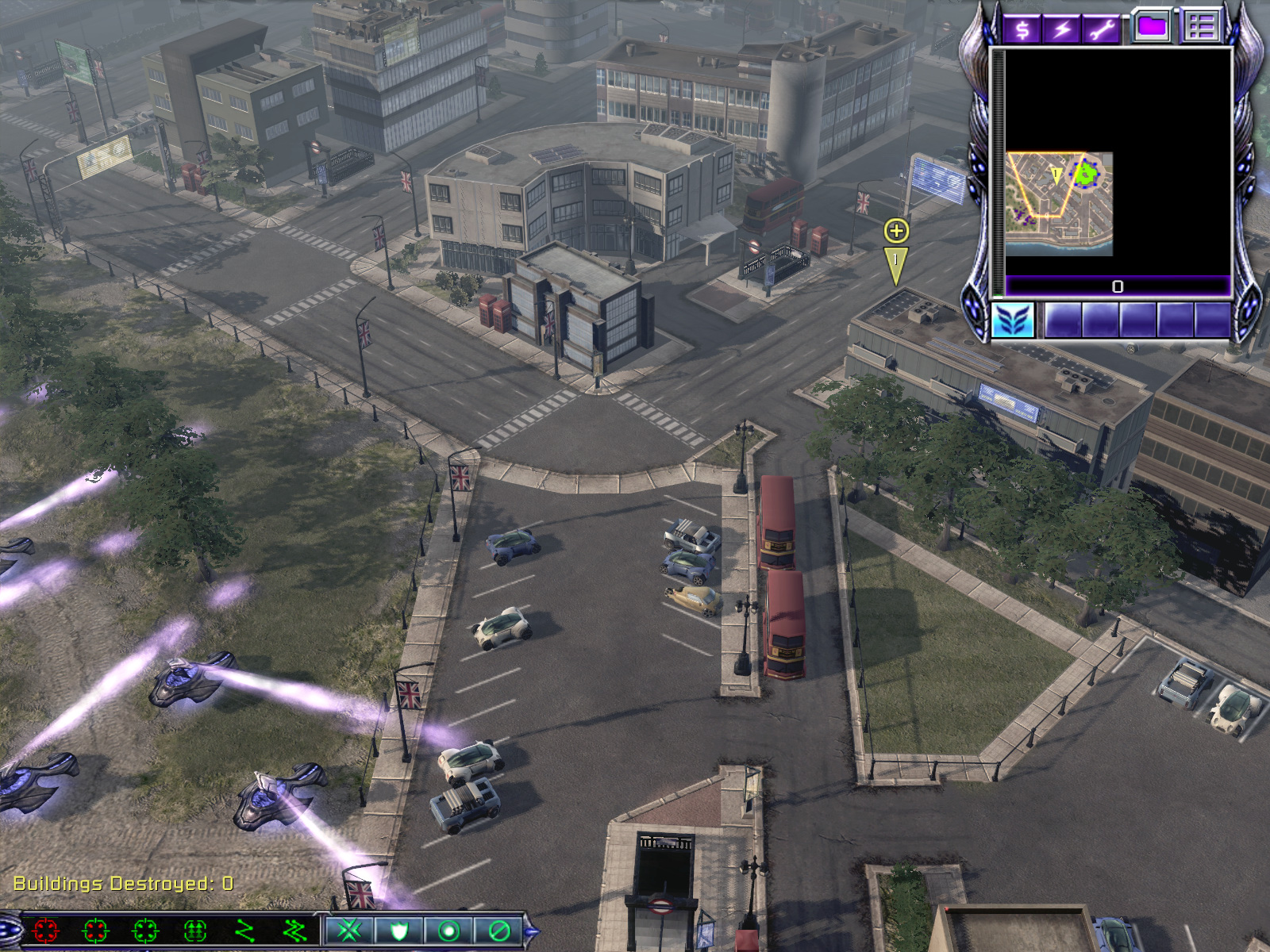Open the purple folder button
The image size is (1270, 952).
tap(1152, 27)
